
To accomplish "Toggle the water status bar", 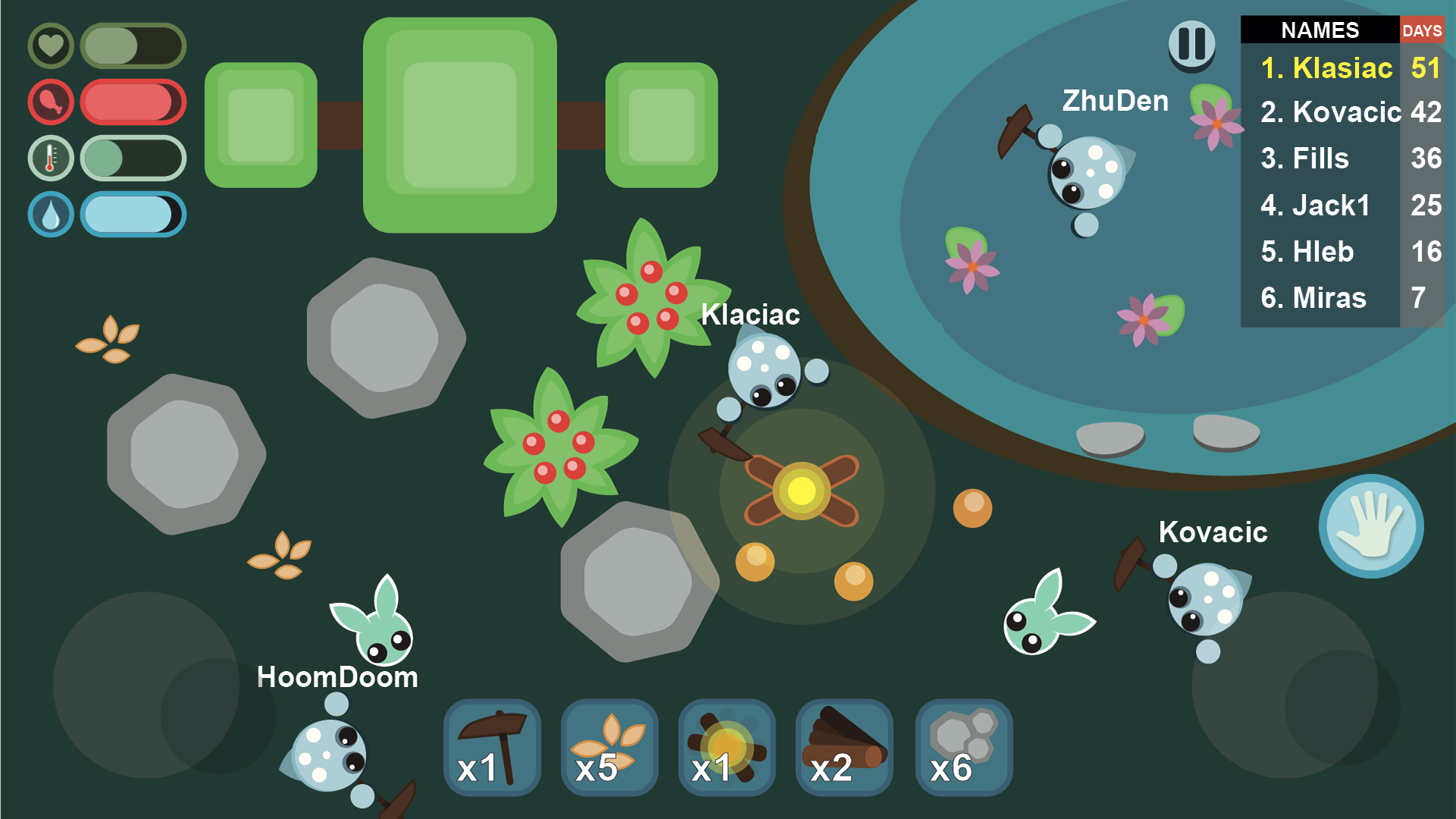I will tap(133, 215).
